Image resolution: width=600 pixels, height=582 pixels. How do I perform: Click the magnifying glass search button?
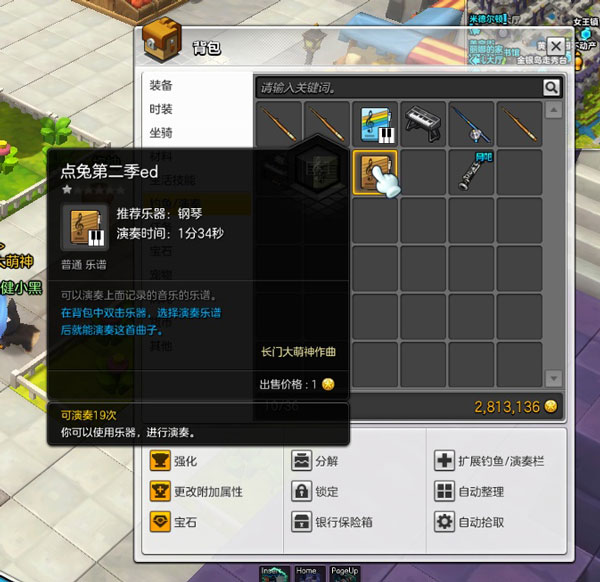click(x=551, y=88)
